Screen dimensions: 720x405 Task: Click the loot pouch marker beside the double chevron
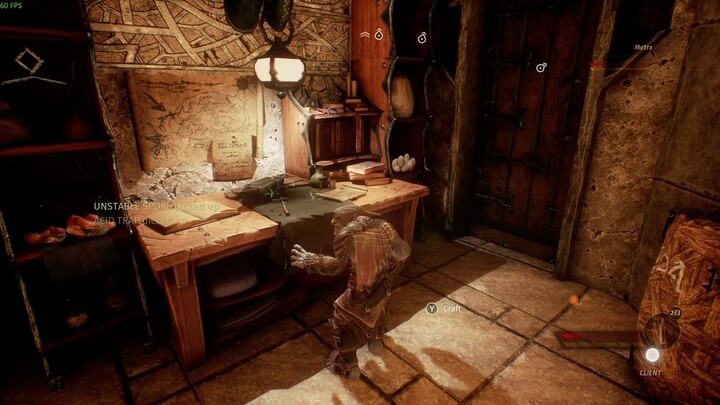tap(379, 34)
